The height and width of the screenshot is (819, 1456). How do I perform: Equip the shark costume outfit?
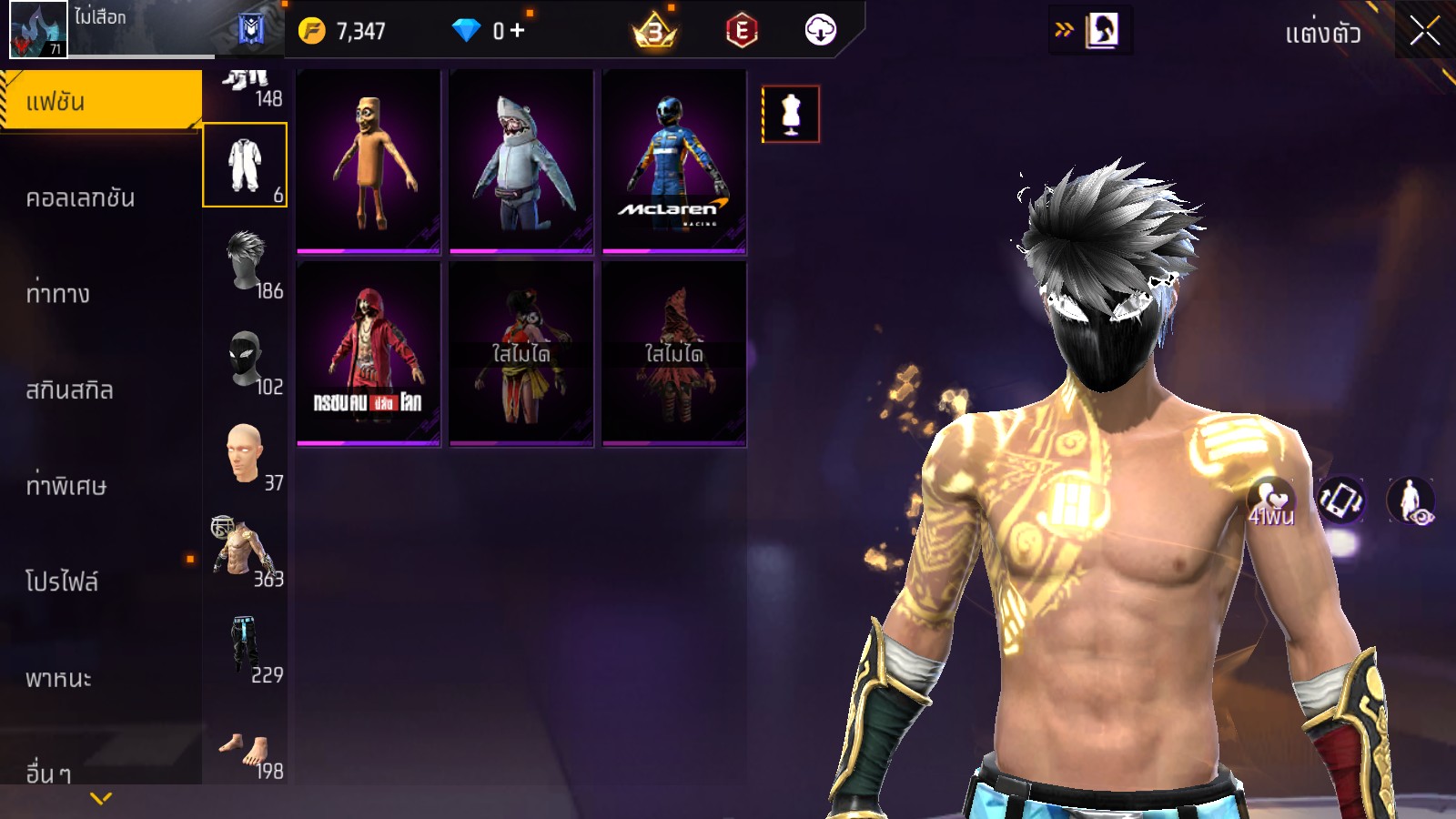(521, 162)
